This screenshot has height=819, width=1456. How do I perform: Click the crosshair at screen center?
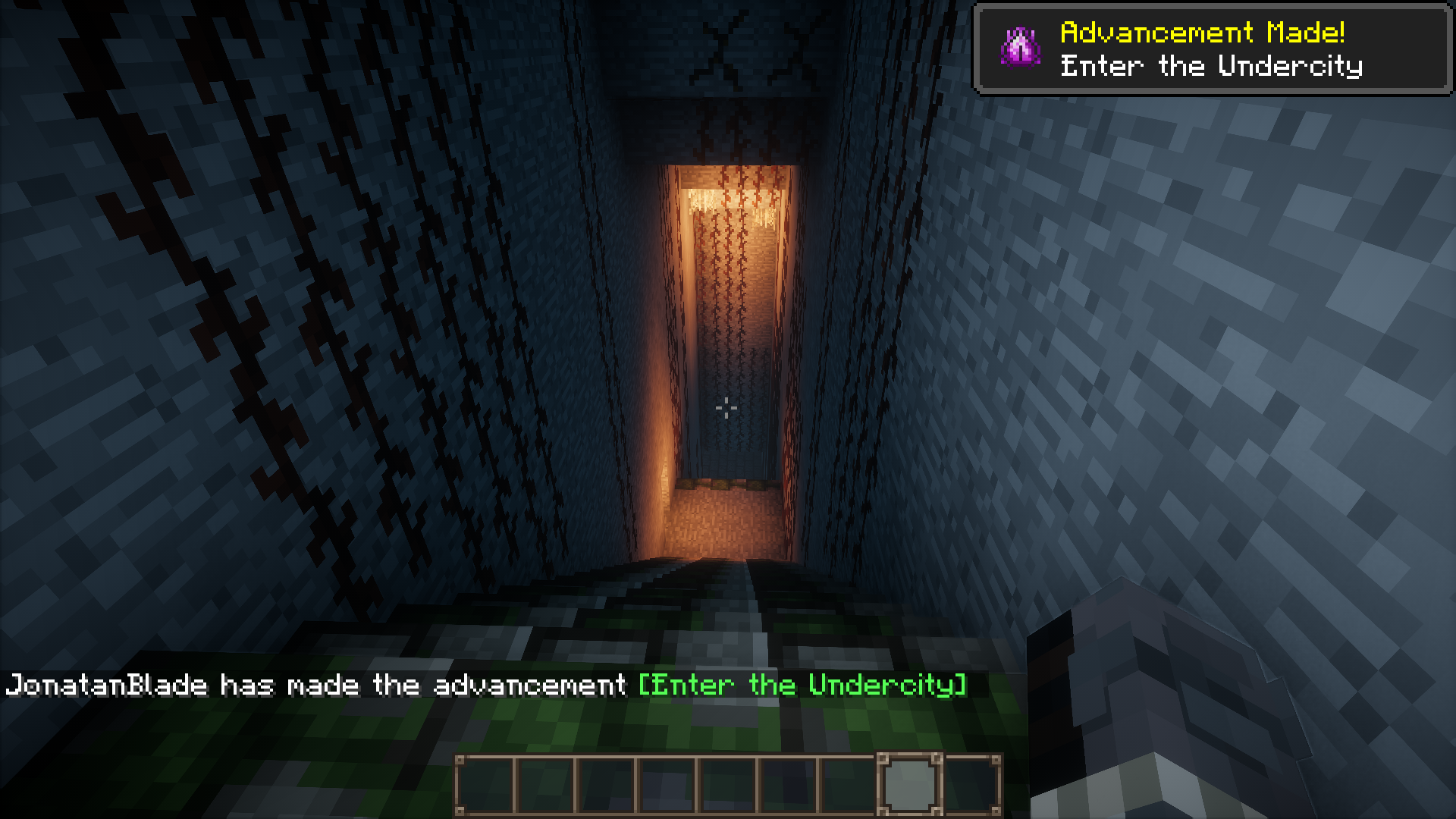click(x=727, y=408)
